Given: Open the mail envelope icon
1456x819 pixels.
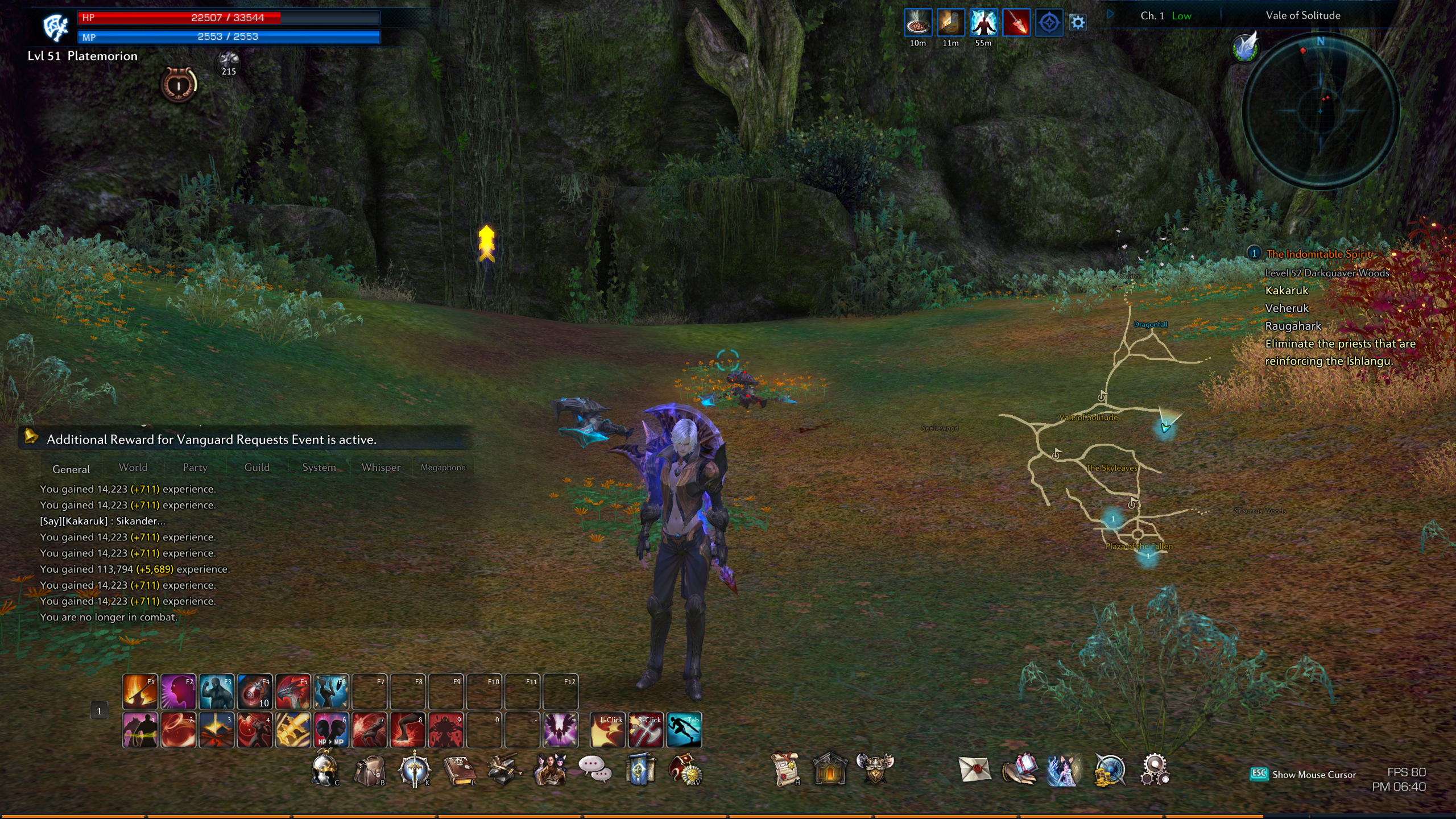Looking at the screenshot, I should [x=974, y=770].
